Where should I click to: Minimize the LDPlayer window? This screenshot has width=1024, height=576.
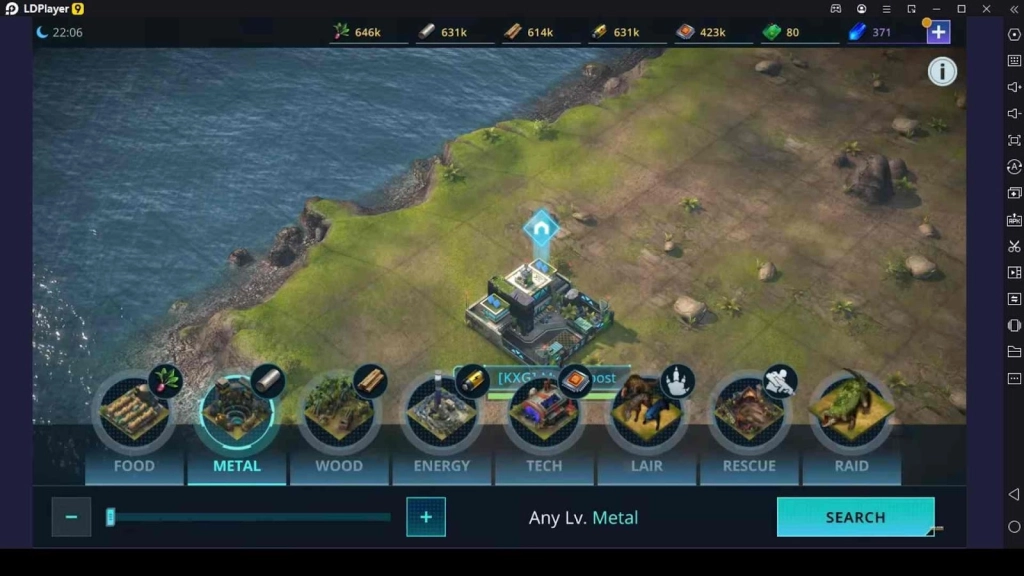click(937, 9)
